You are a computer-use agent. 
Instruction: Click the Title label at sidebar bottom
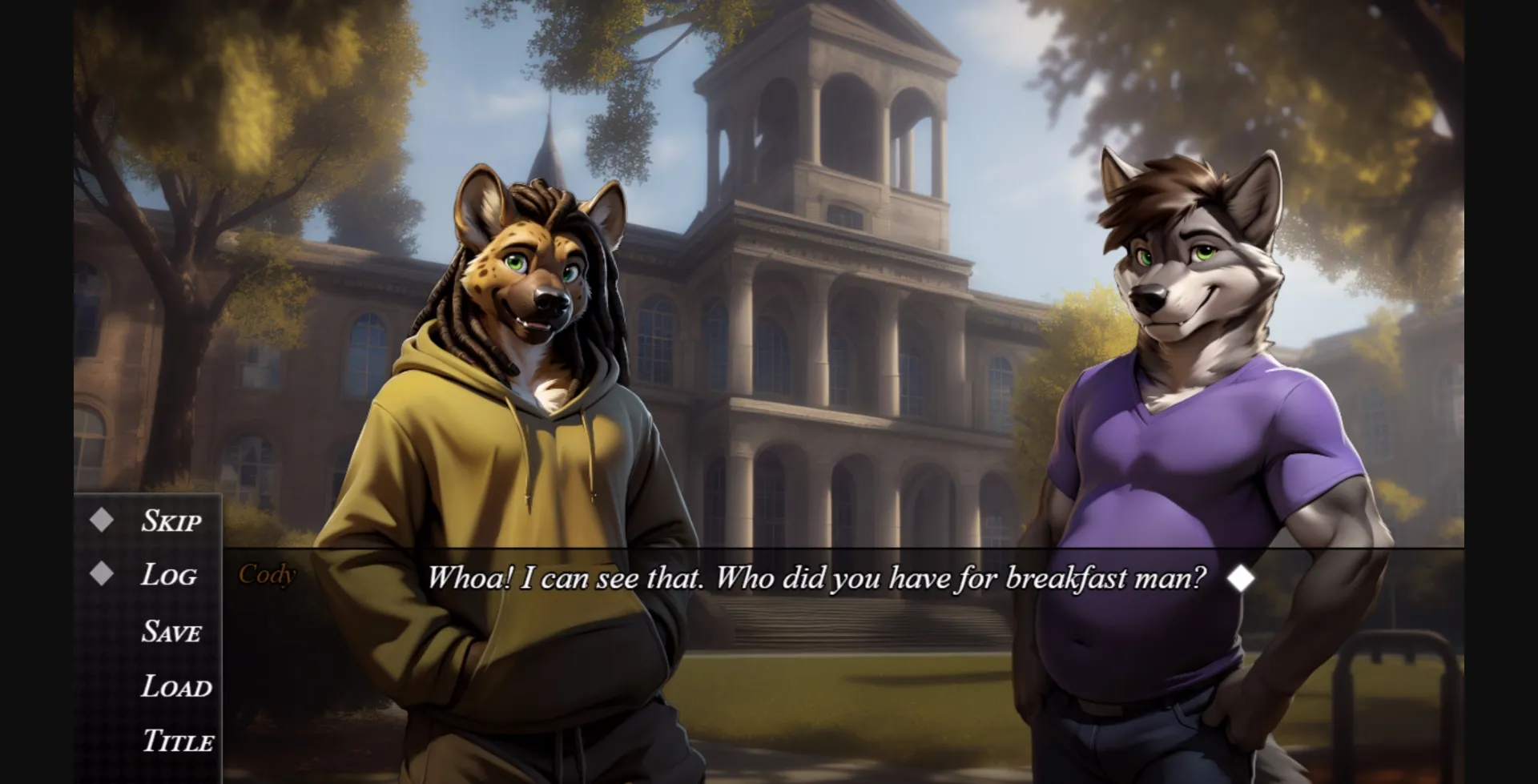coord(177,742)
